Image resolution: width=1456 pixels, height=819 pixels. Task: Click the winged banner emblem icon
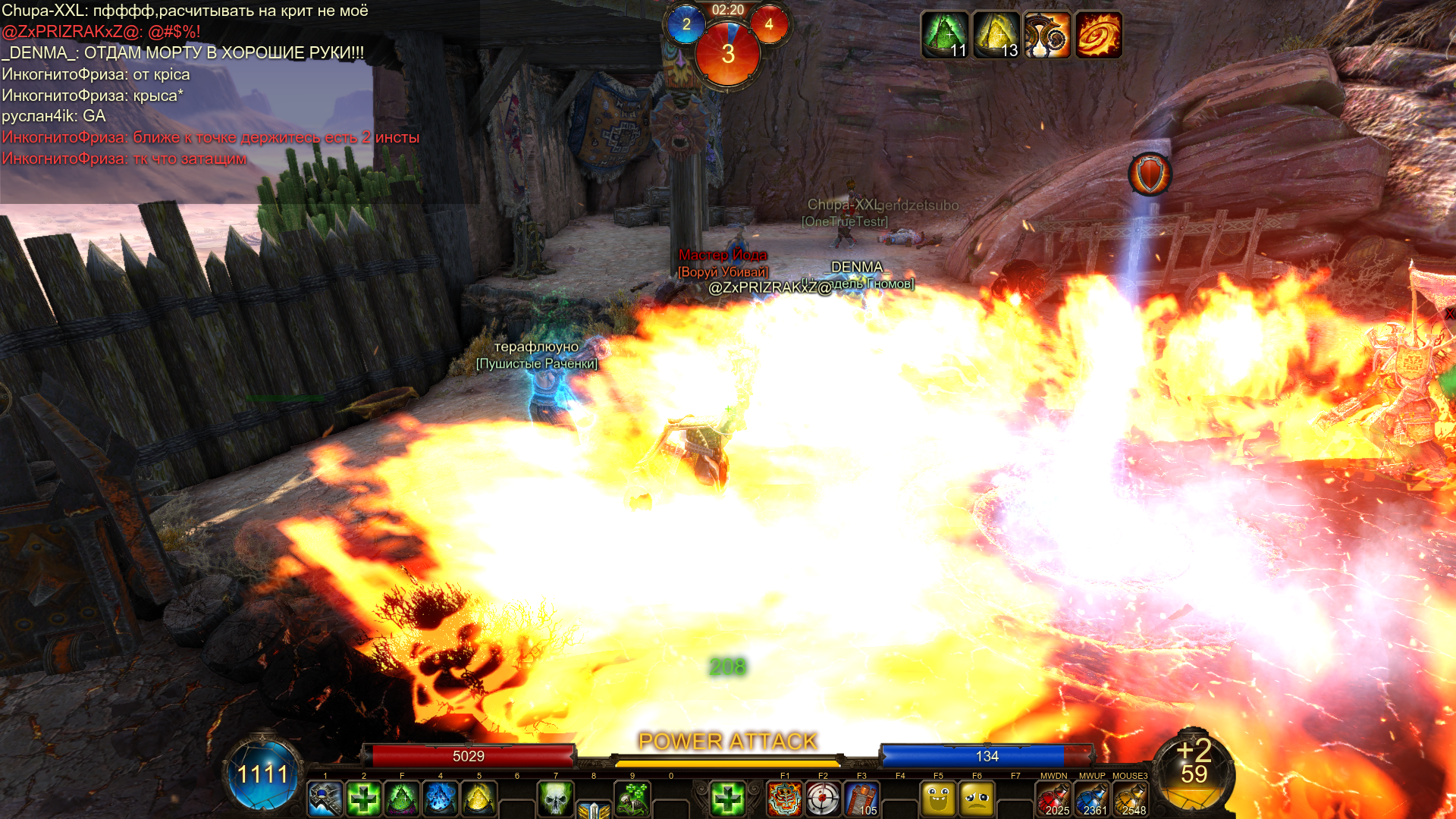(594, 810)
